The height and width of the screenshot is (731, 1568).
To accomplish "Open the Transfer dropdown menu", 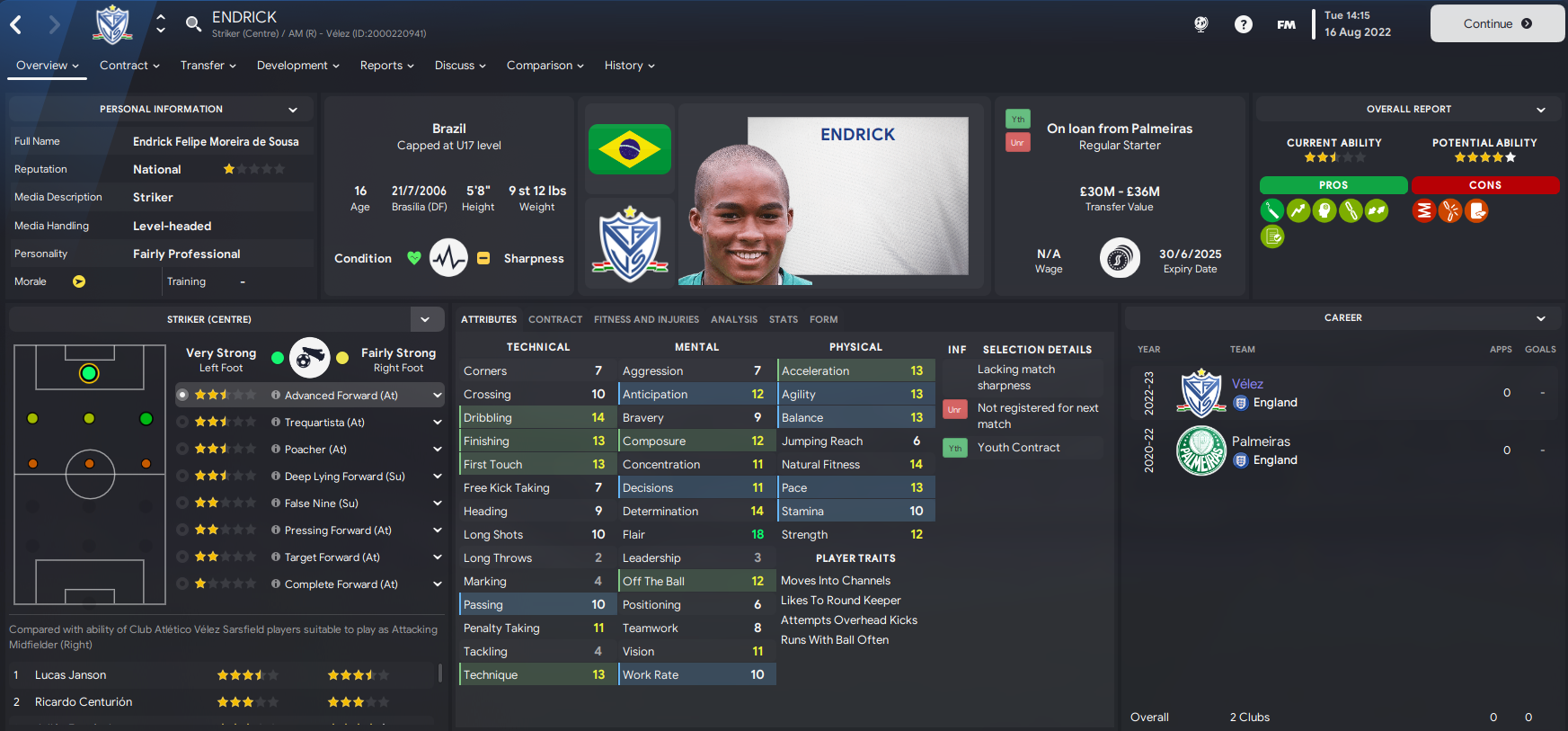I will [x=208, y=66].
